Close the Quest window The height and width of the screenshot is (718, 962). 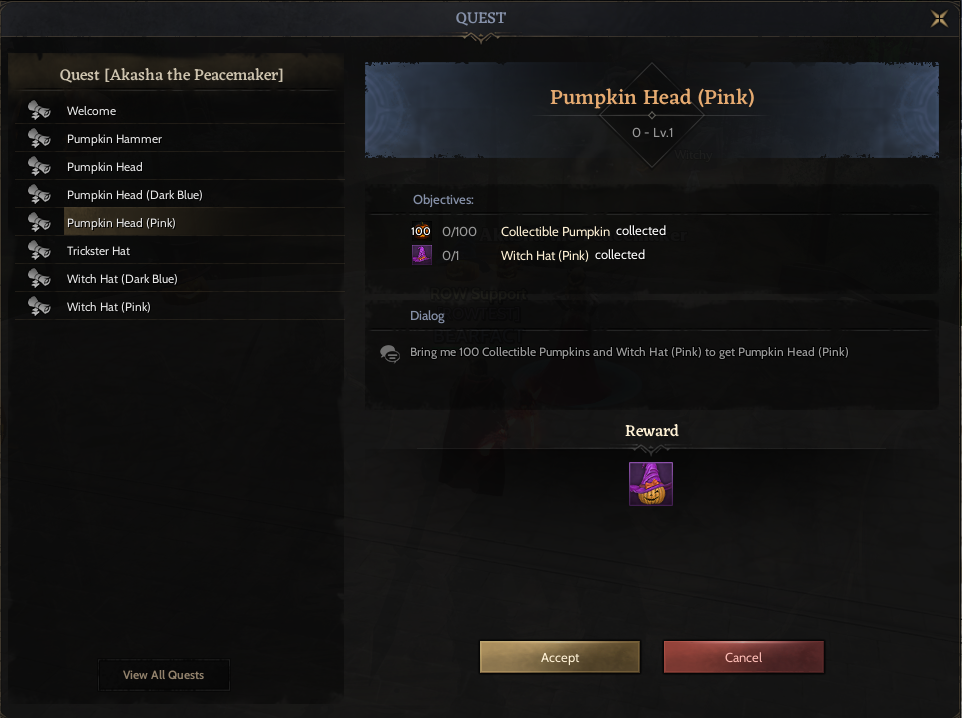click(x=939, y=18)
